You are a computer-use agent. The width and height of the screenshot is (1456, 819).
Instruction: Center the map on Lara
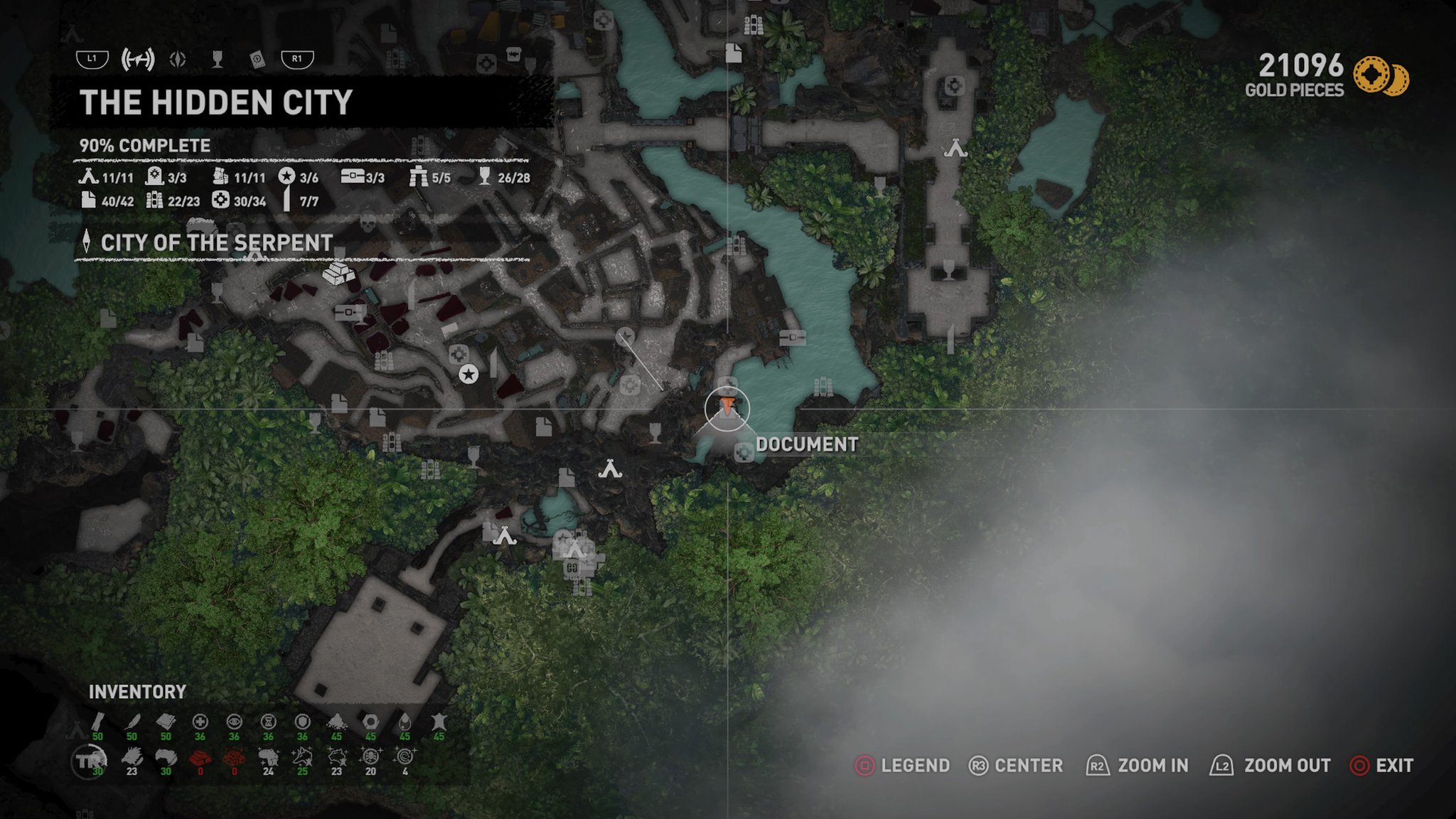tap(1015, 766)
